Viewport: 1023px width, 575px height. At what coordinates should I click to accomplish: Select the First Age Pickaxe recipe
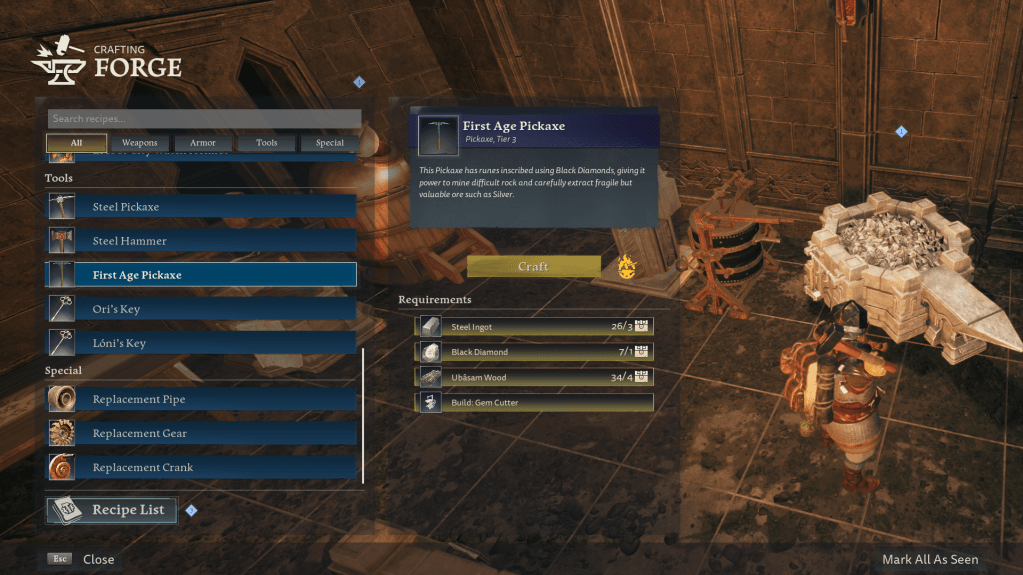[x=202, y=275]
